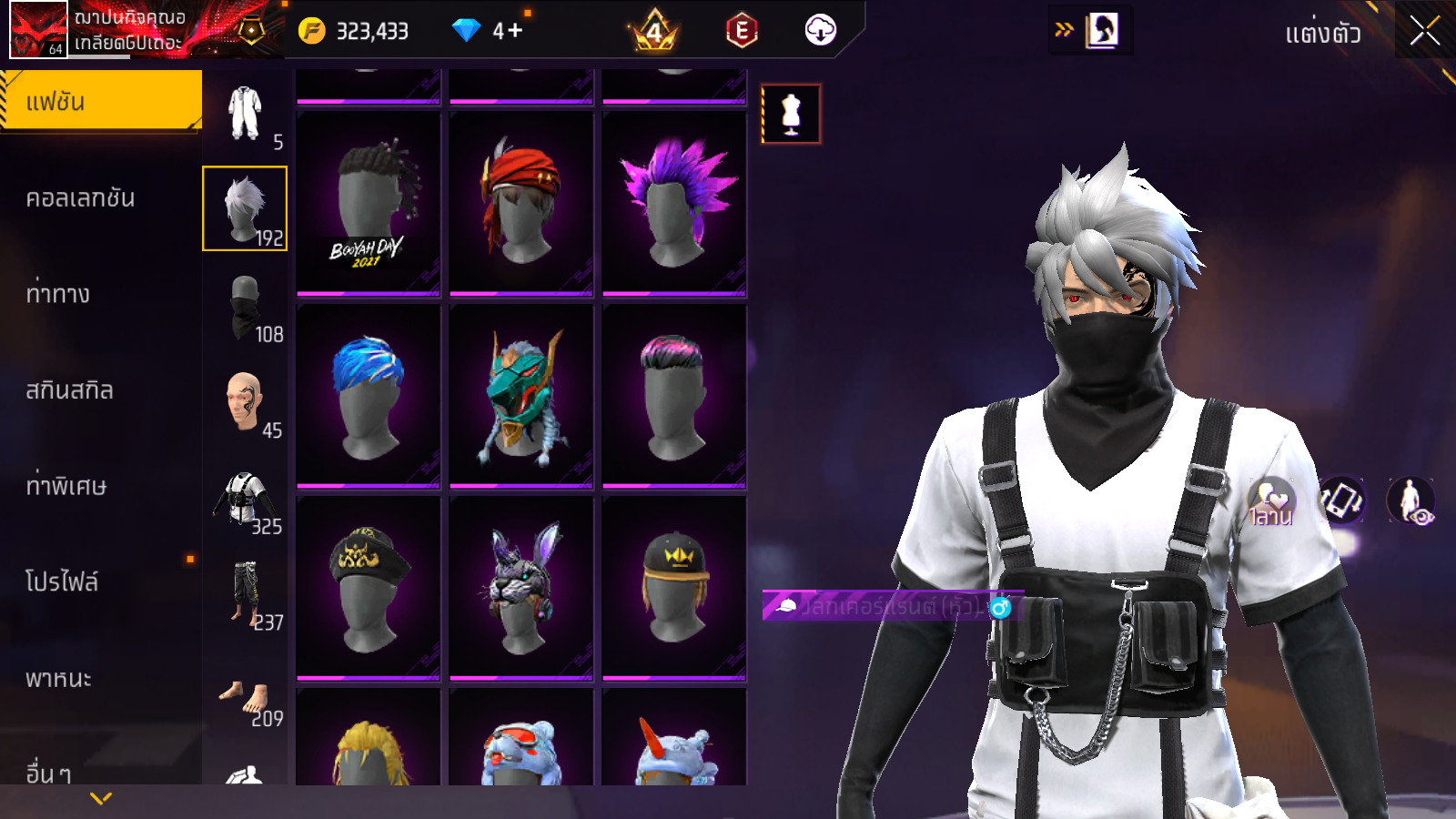
Task: Choose the purple spiky mohawk hair
Action: 674,204
